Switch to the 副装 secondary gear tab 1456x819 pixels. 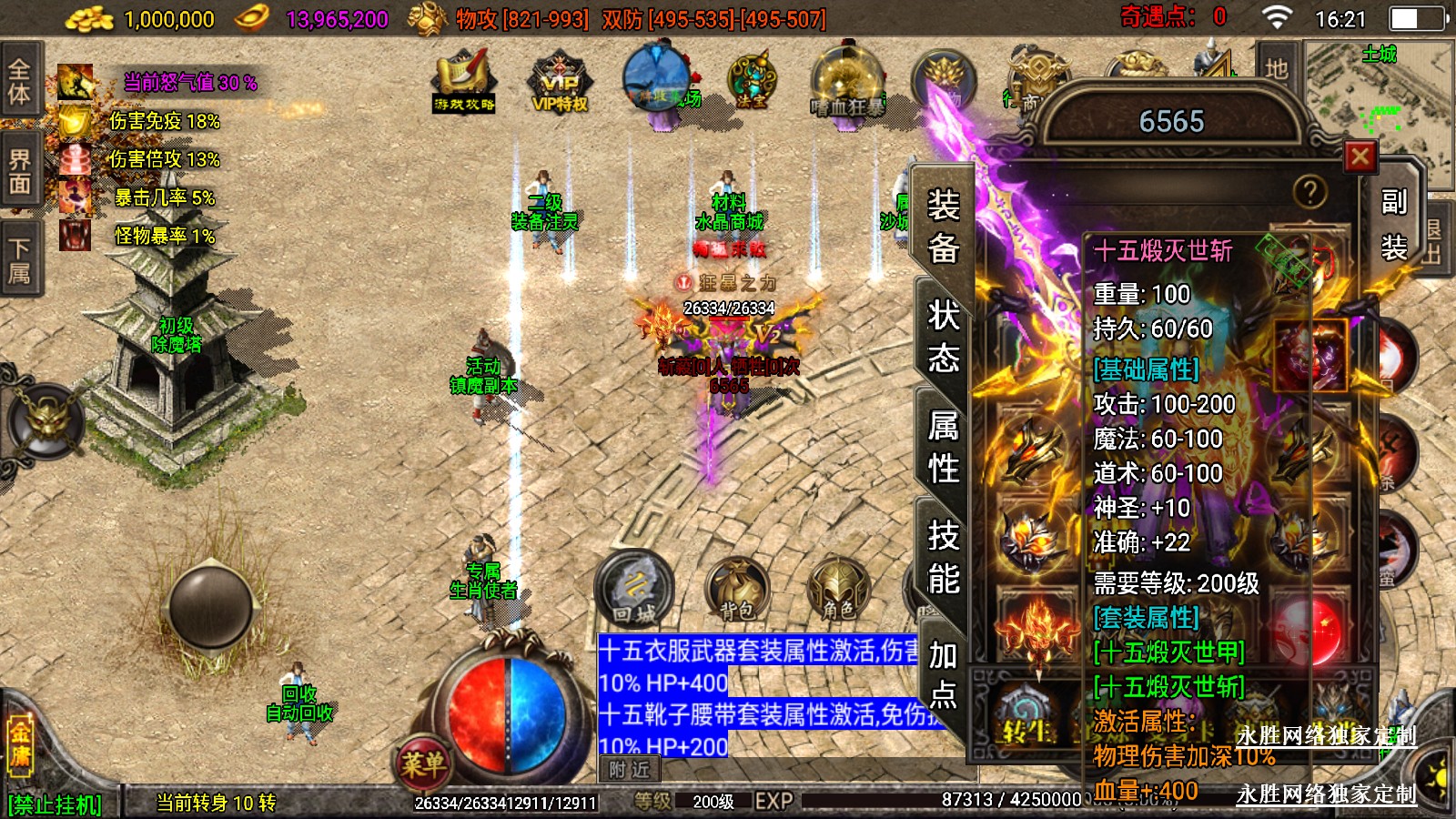click(x=1393, y=225)
